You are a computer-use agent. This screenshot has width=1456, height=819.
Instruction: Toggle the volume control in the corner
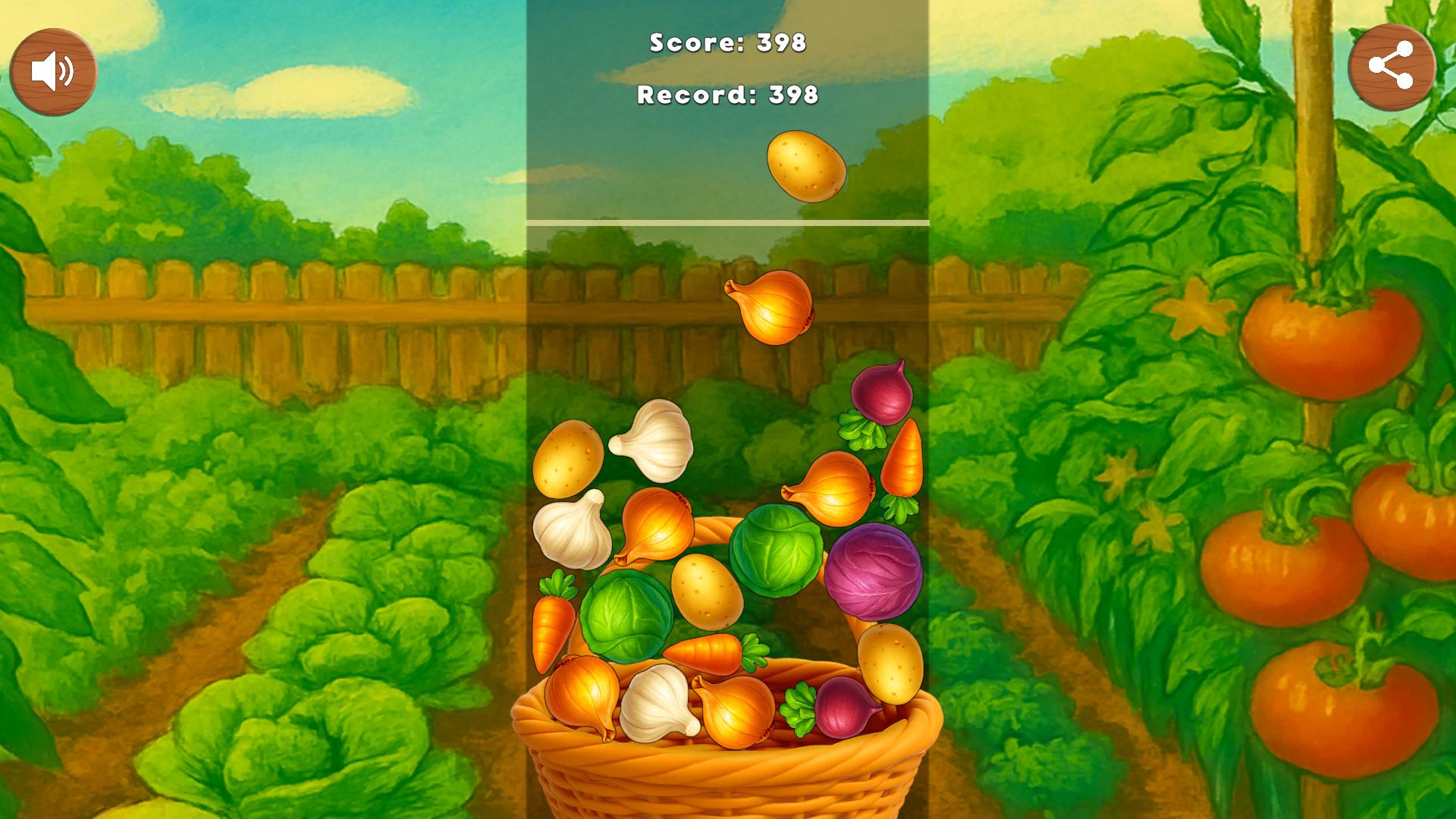click(x=53, y=72)
